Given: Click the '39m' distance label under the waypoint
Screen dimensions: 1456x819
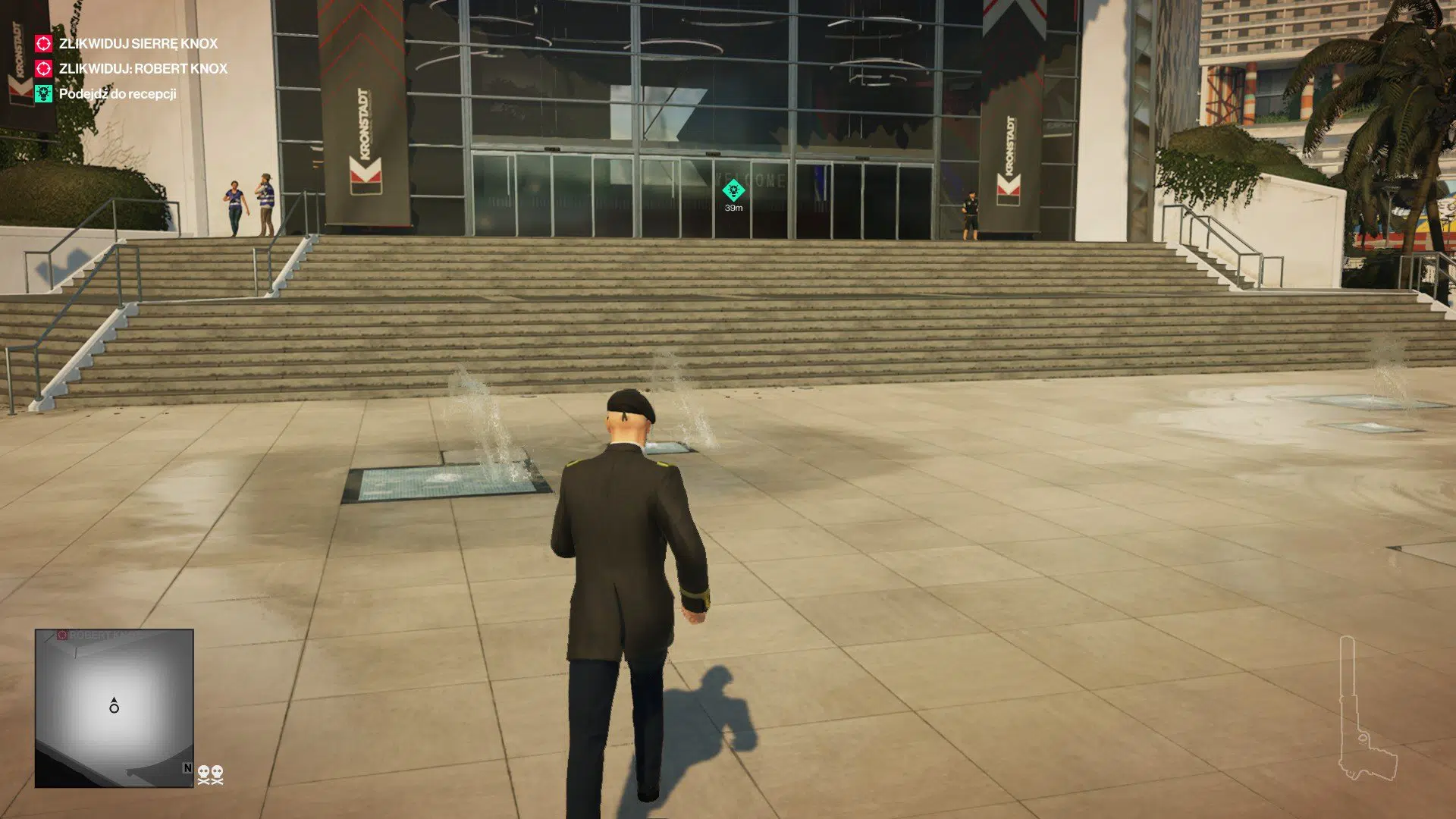Looking at the screenshot, I should pos(732,206).
